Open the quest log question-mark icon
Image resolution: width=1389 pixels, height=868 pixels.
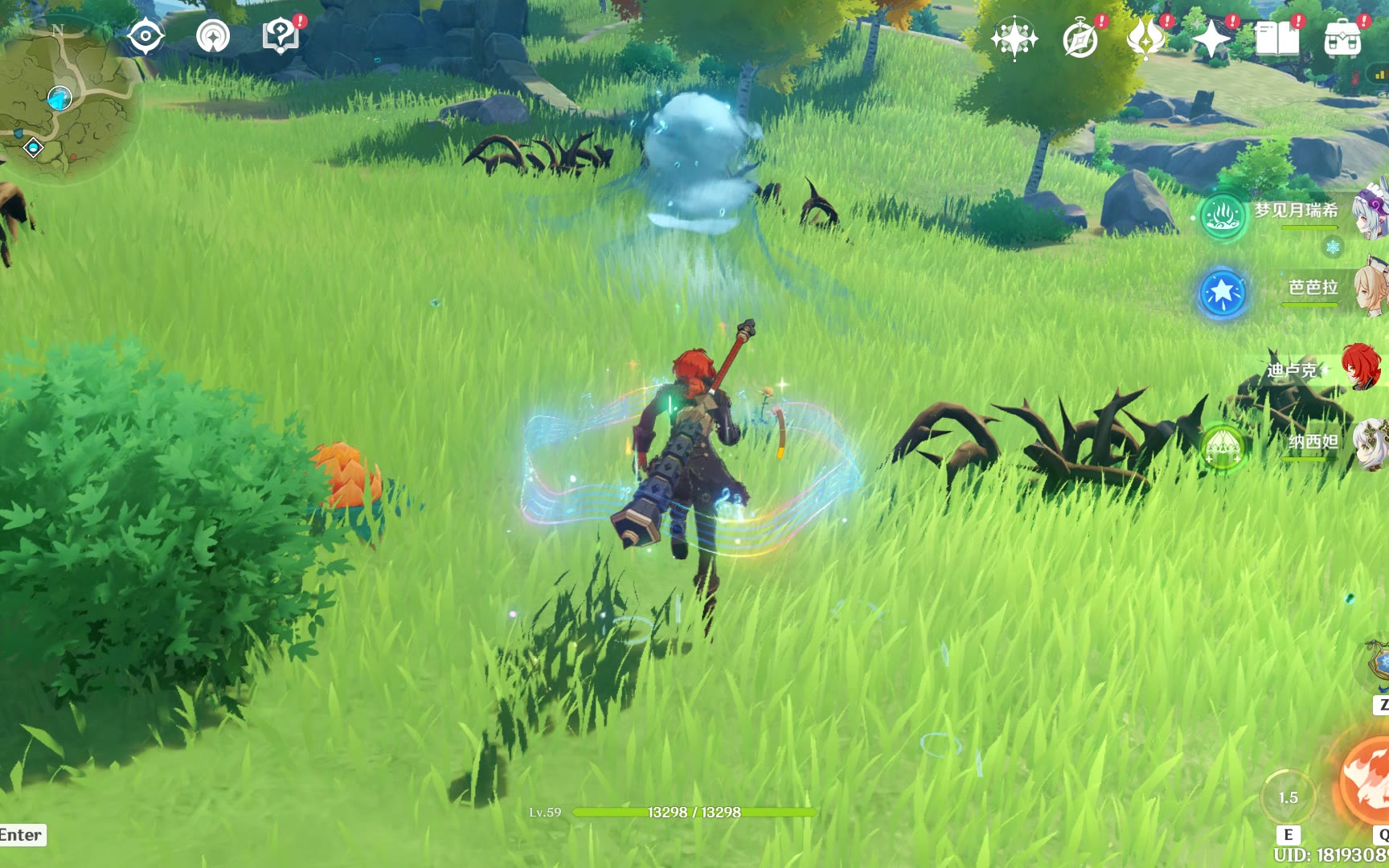coord(280,36)
